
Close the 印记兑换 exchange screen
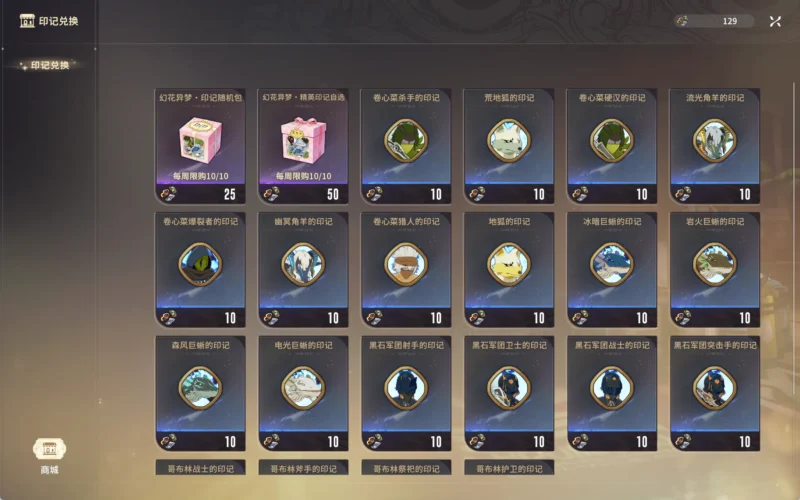[x=775, y=21]
